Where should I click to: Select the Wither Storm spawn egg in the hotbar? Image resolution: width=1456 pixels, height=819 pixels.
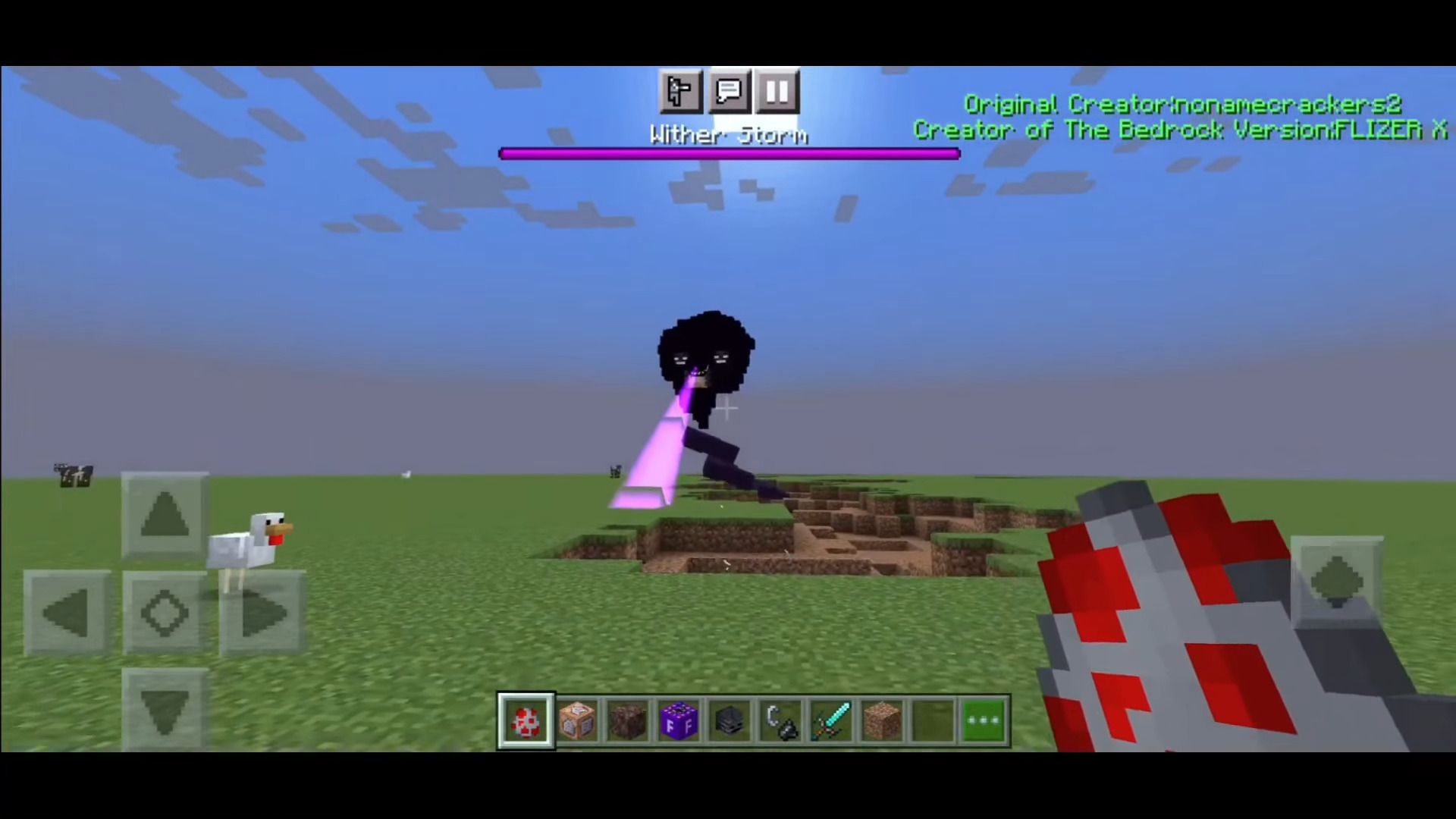[526, 720]
